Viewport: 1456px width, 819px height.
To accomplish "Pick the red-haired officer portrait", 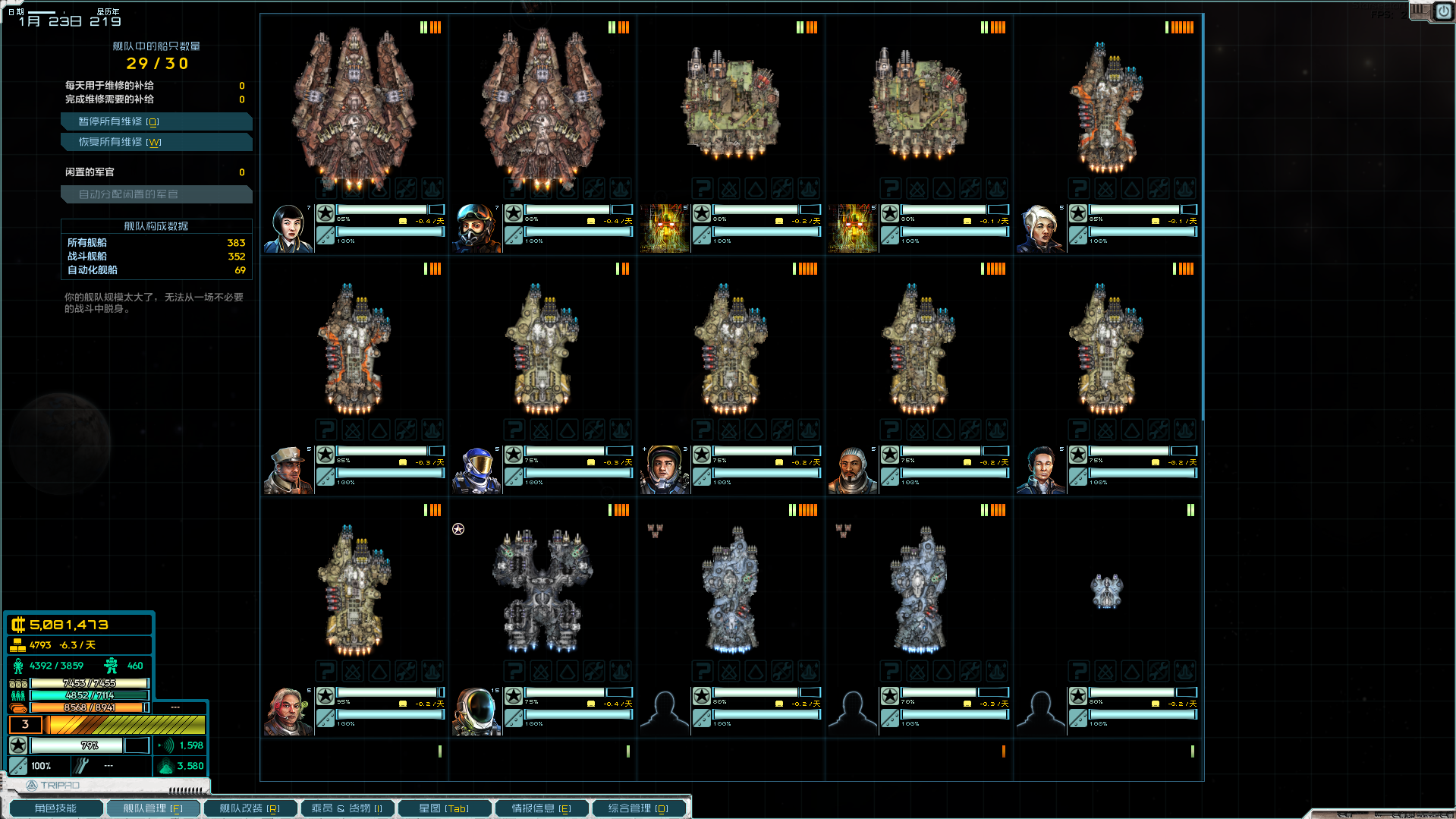I will pos(288,711).
